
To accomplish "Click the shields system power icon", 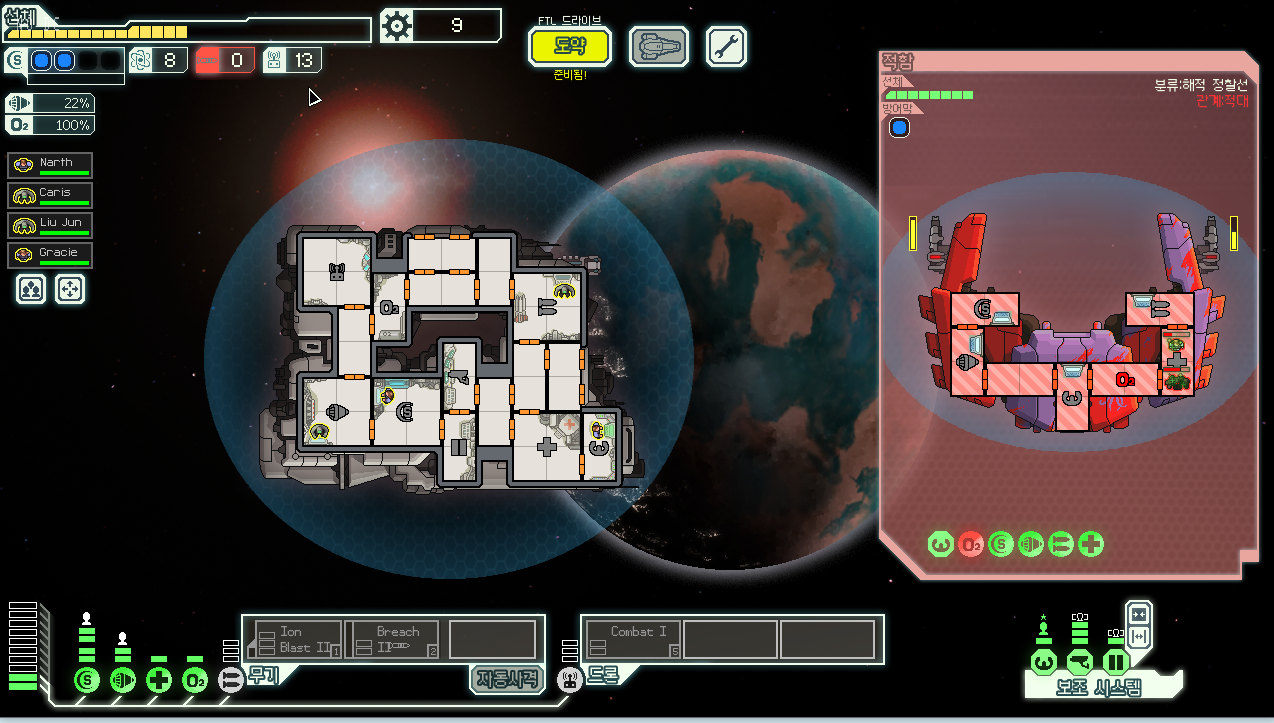I will point(87,681).
